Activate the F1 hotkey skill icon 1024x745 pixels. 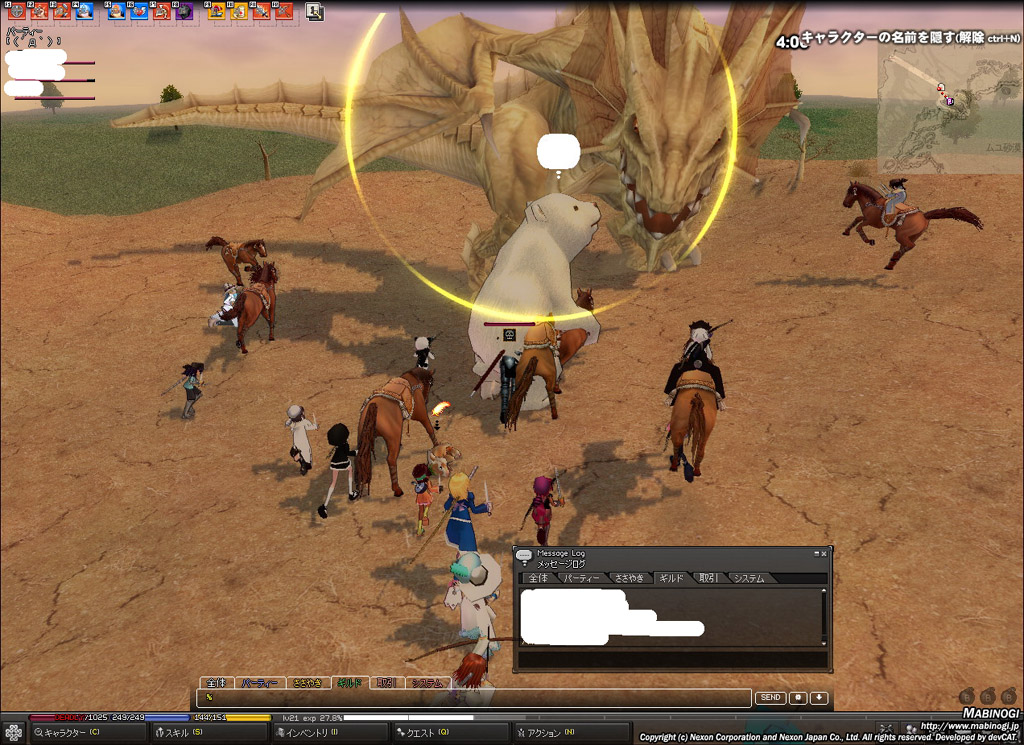pos(16,11)
